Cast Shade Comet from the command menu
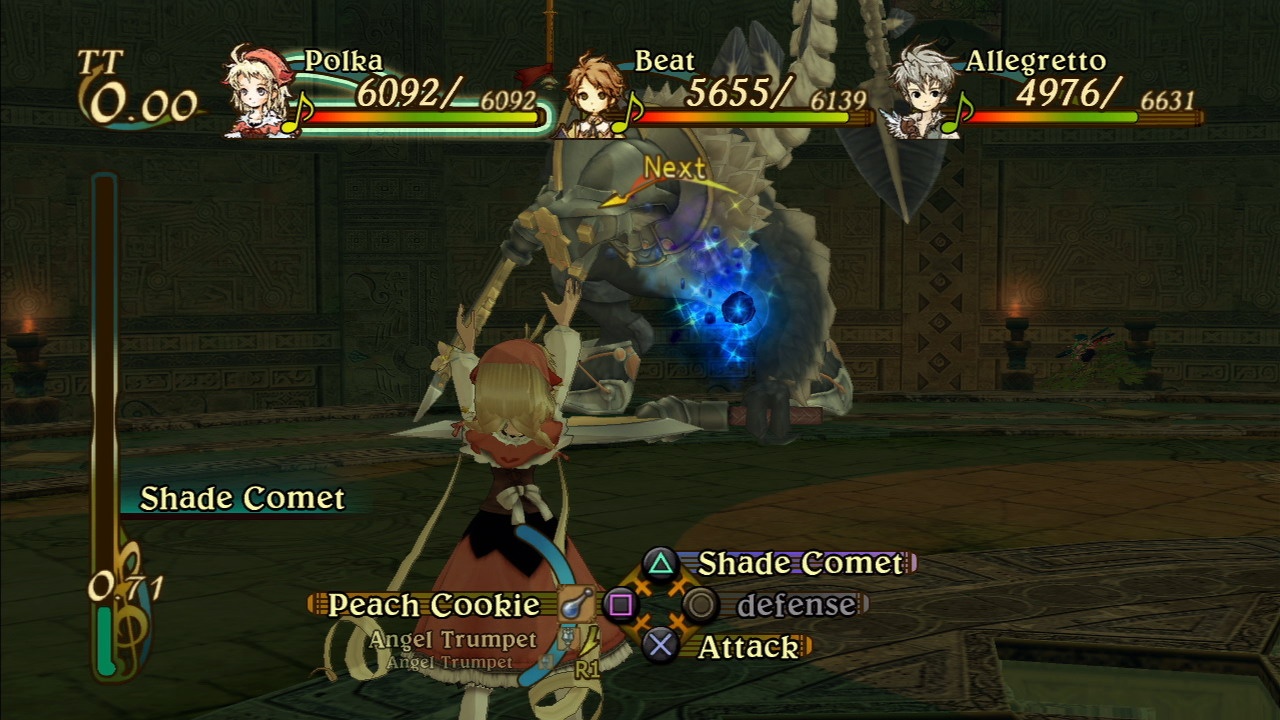Screen dimensions: 1280x720 pos(799,563)
